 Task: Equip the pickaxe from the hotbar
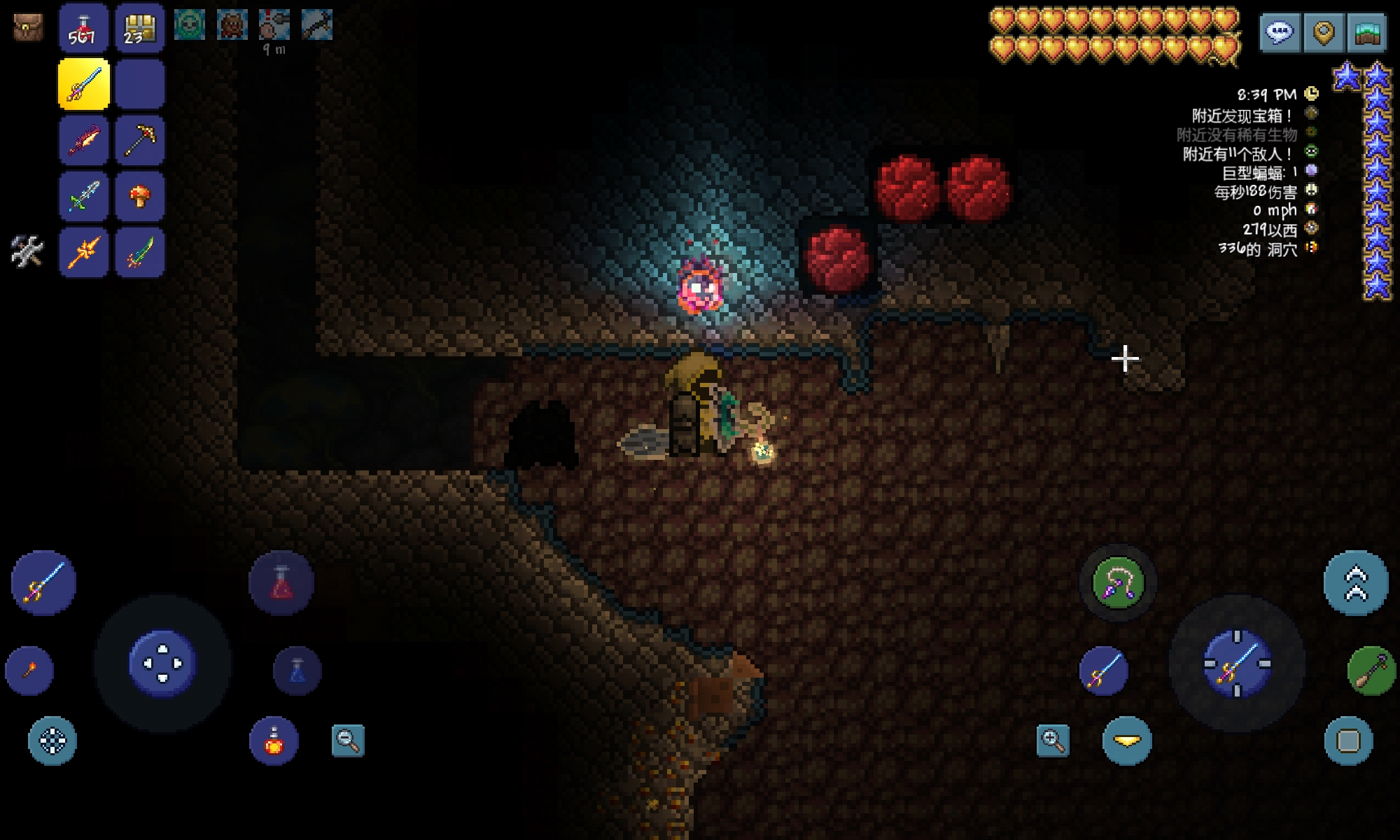[139, 141]
